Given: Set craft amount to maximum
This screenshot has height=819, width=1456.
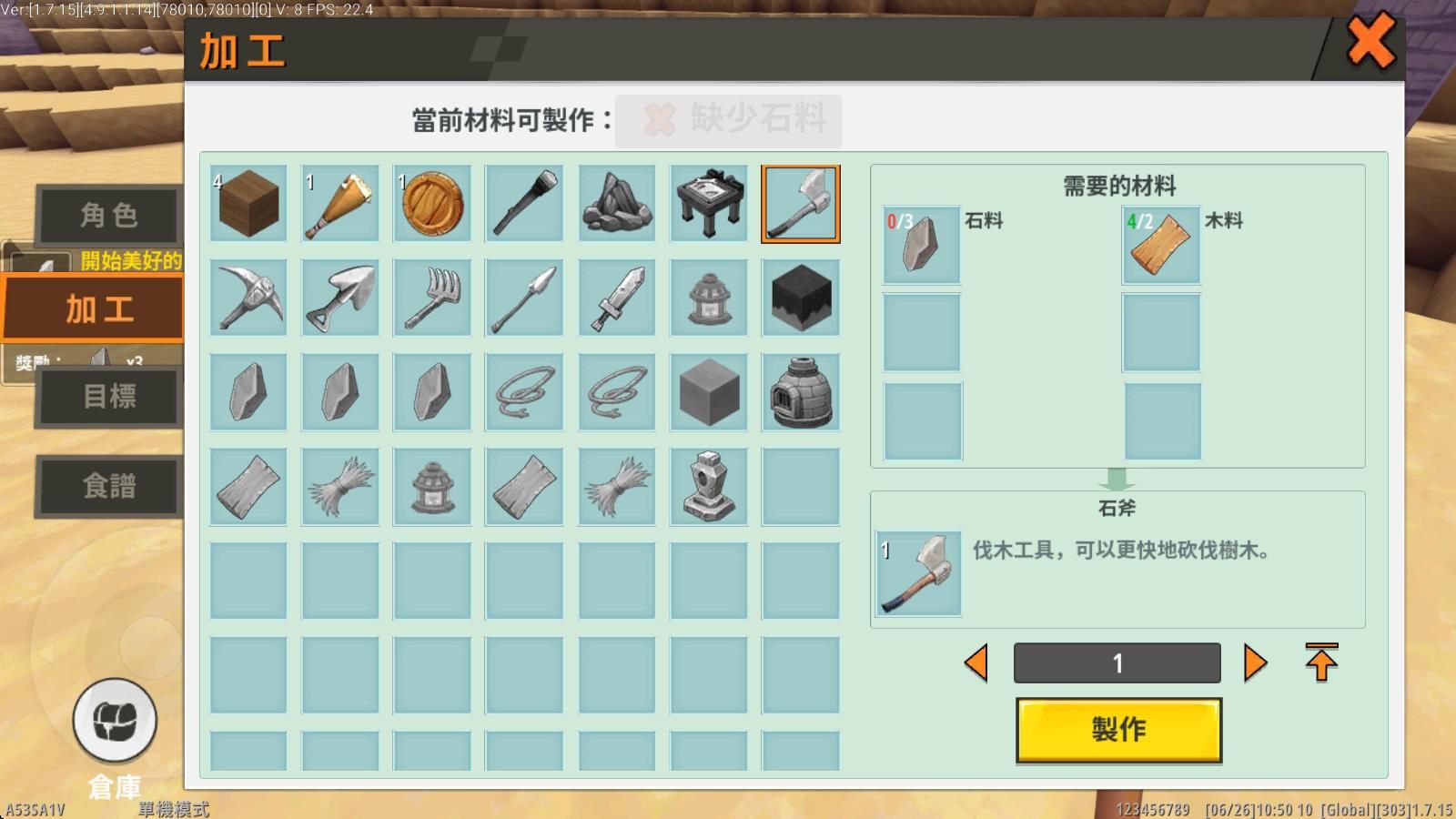Looking at the screenshot, I should (1319, 662).
